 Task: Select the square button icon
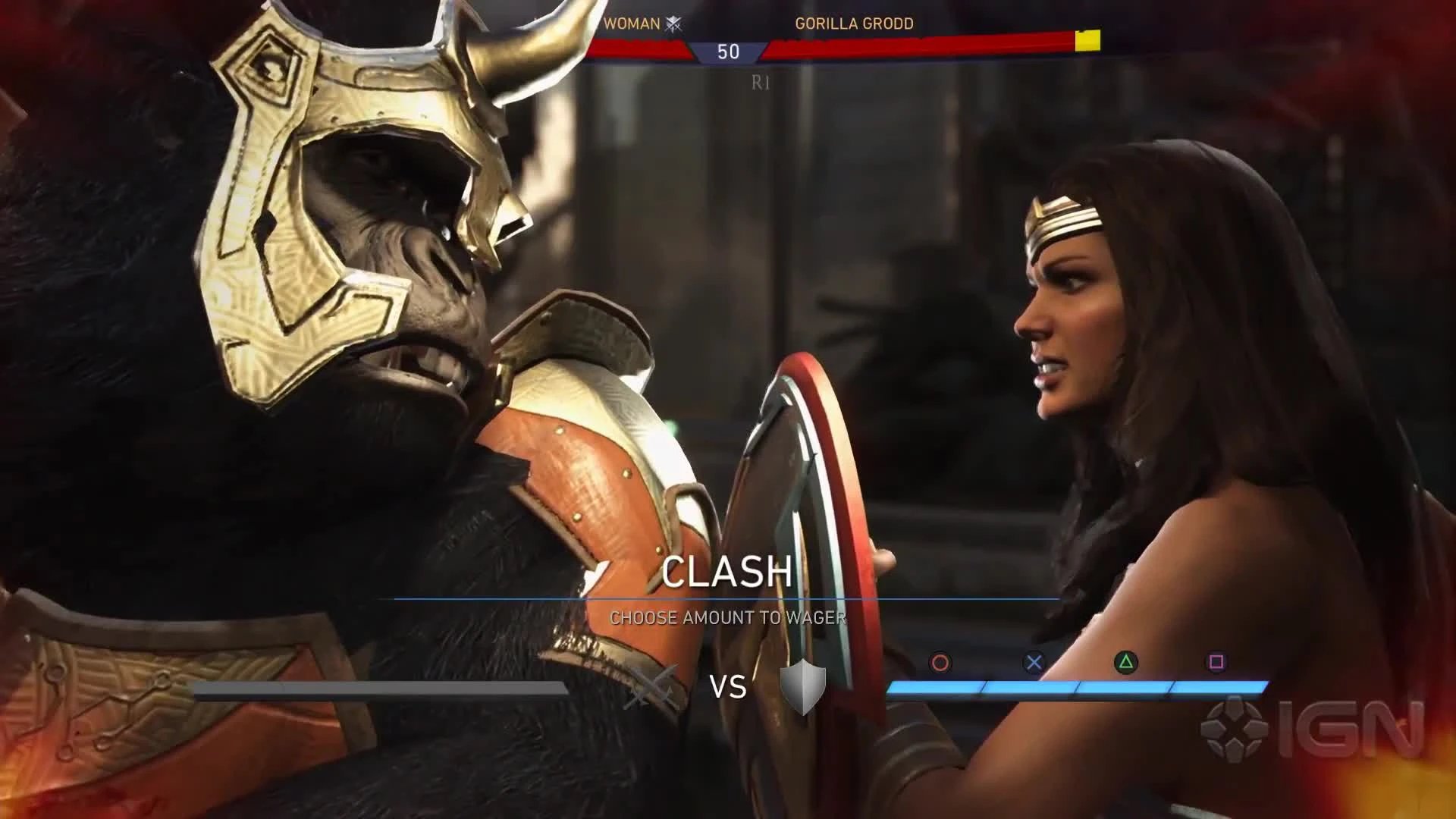click(x=1215, y=662)
